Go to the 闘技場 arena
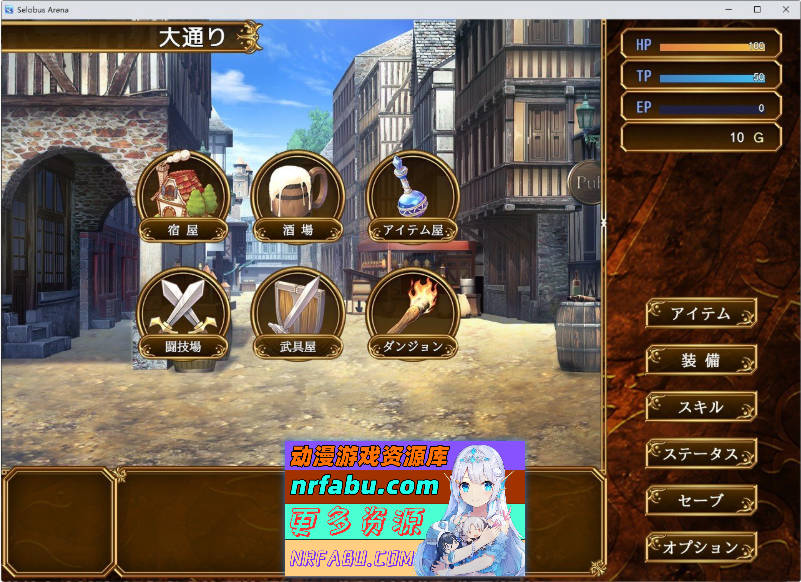 coord(183,313)
